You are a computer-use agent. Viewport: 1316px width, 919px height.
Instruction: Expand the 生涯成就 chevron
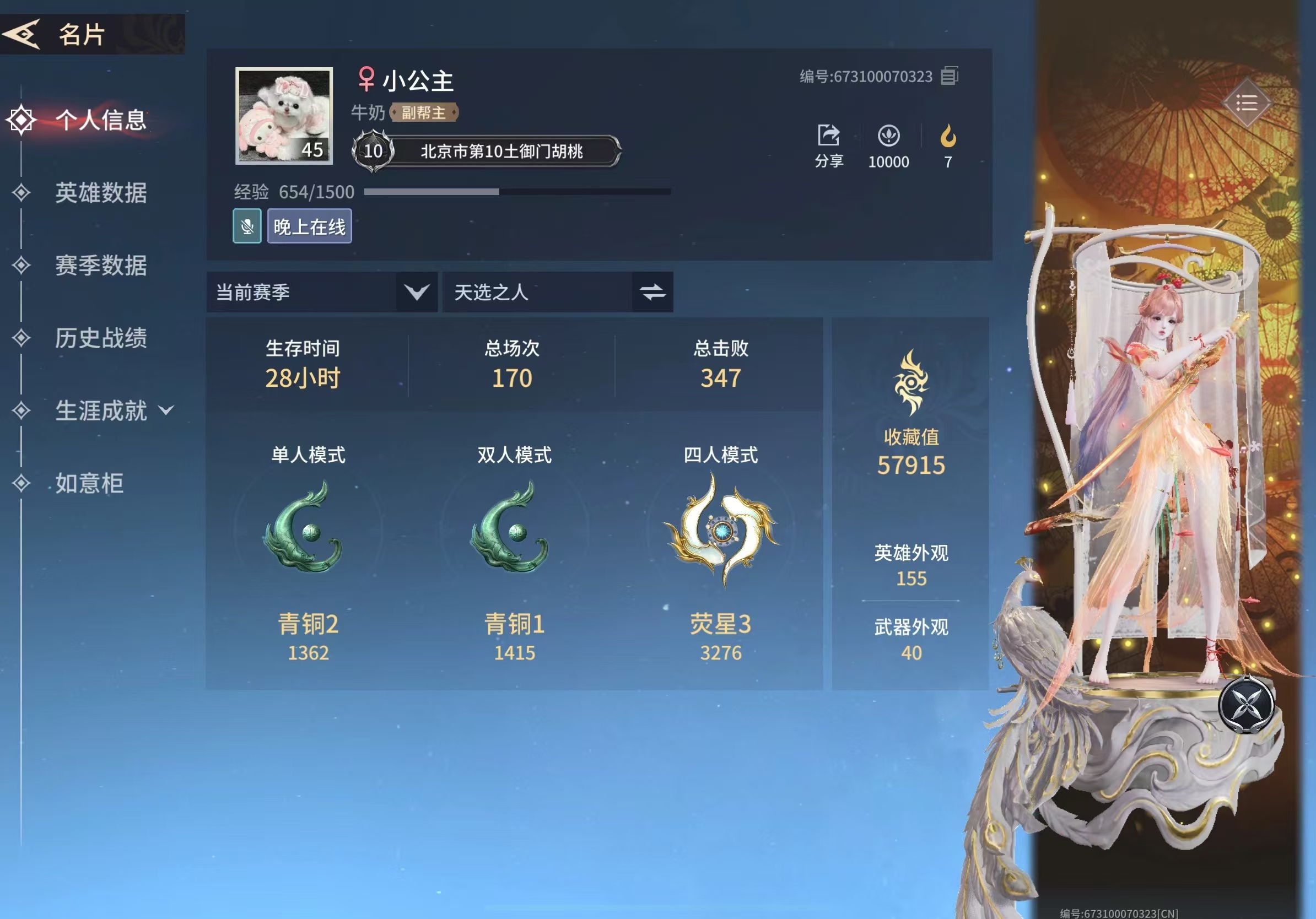pyautogui.click(x=166, y=412)
